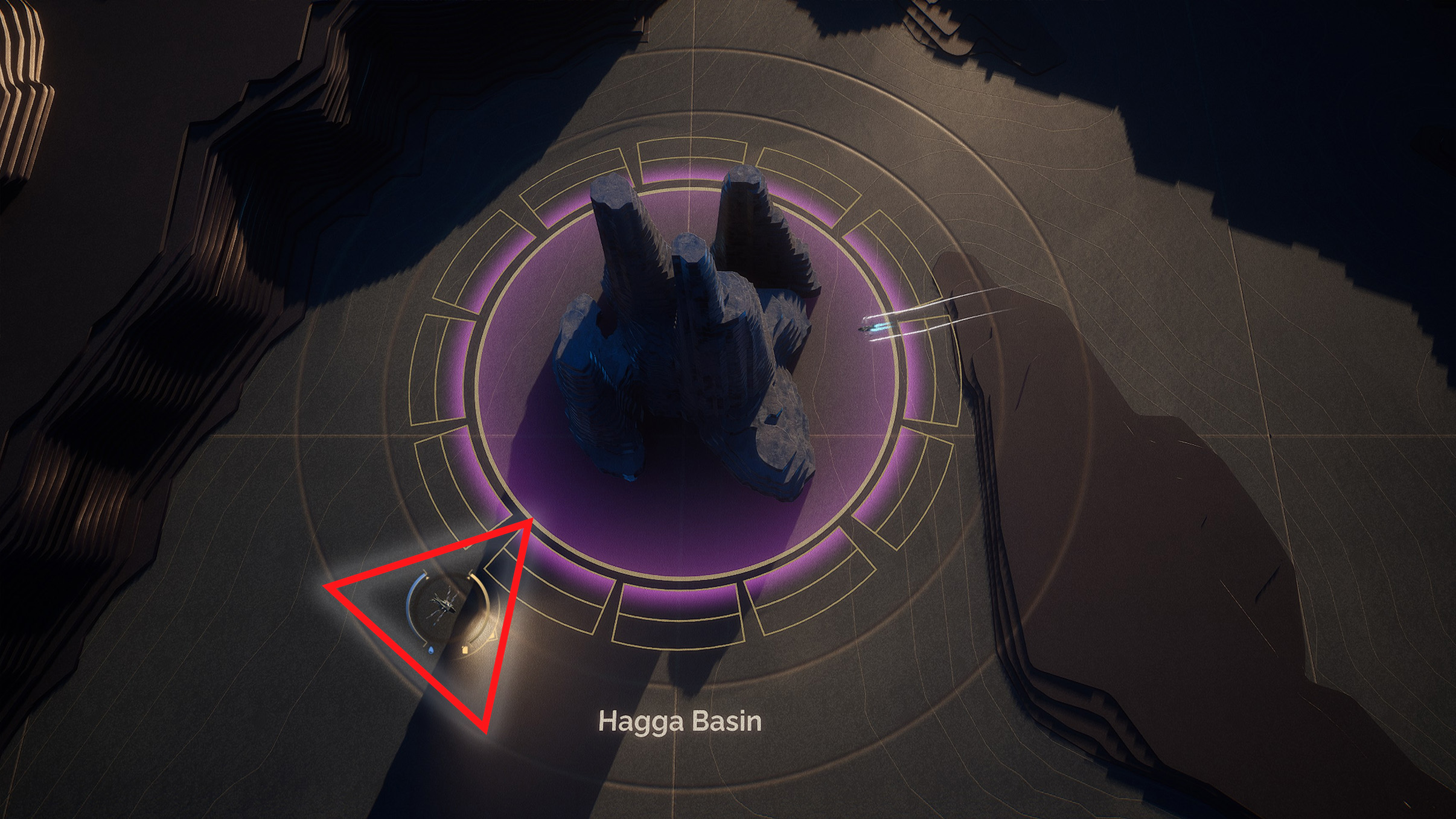Select the gold triangle pointer below the survey ring
Screen dimensions: 1456x819
(493, 636)
